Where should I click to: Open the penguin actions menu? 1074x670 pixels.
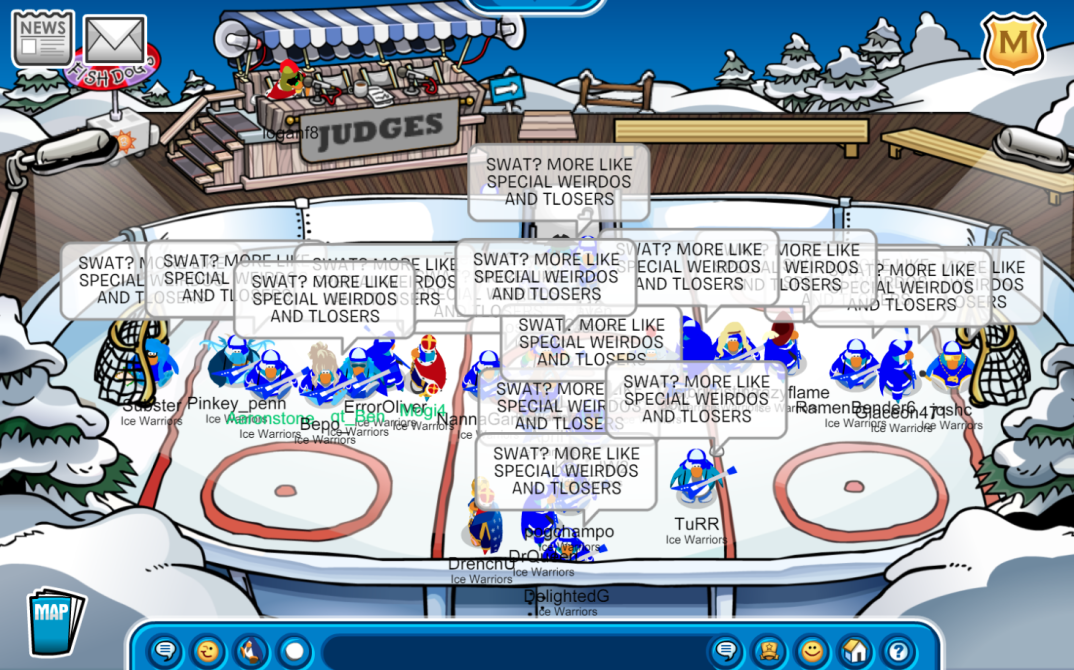[x=252, y=652]
